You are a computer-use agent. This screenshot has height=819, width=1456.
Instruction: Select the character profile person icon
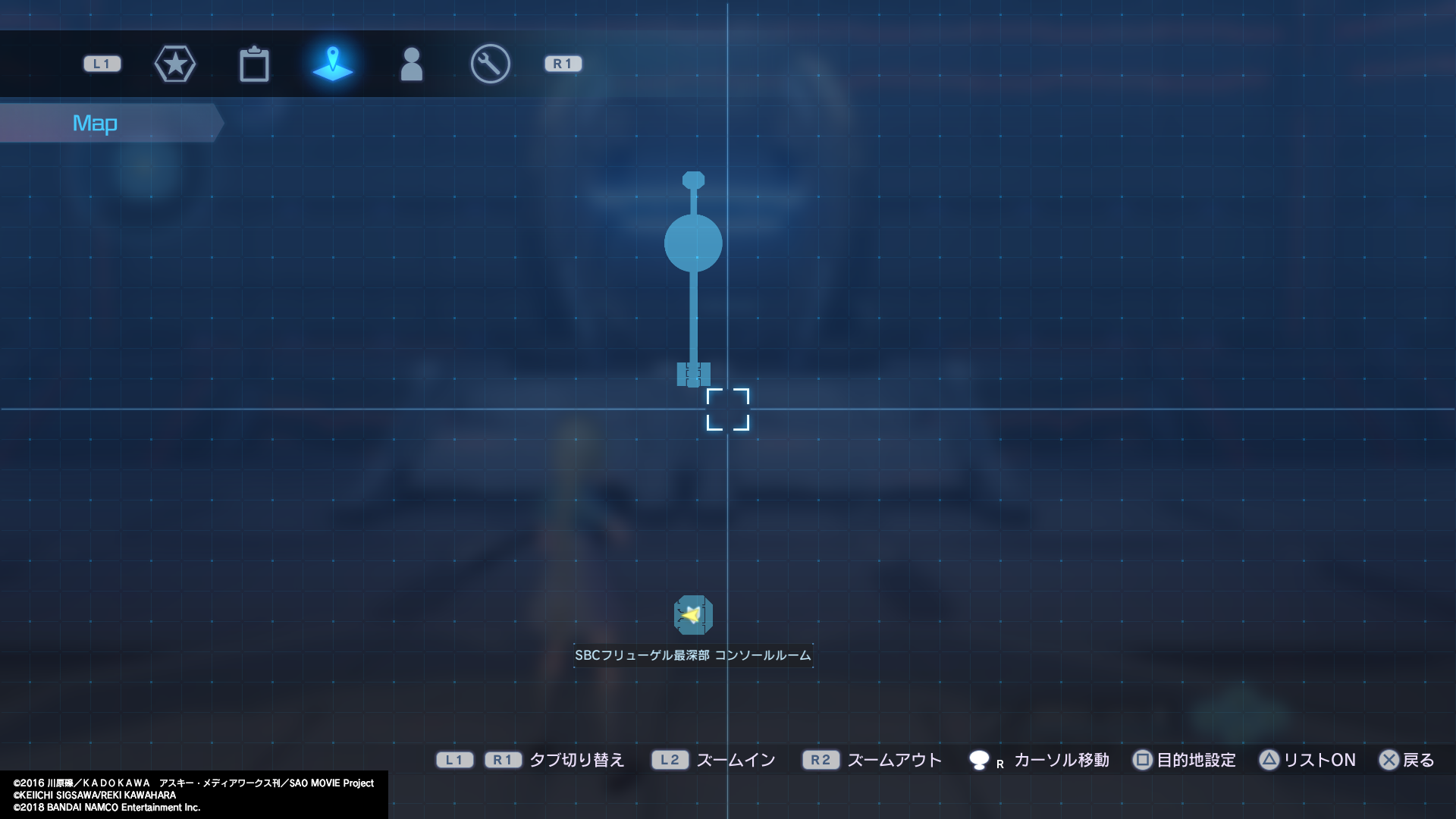tap(412, 64)
